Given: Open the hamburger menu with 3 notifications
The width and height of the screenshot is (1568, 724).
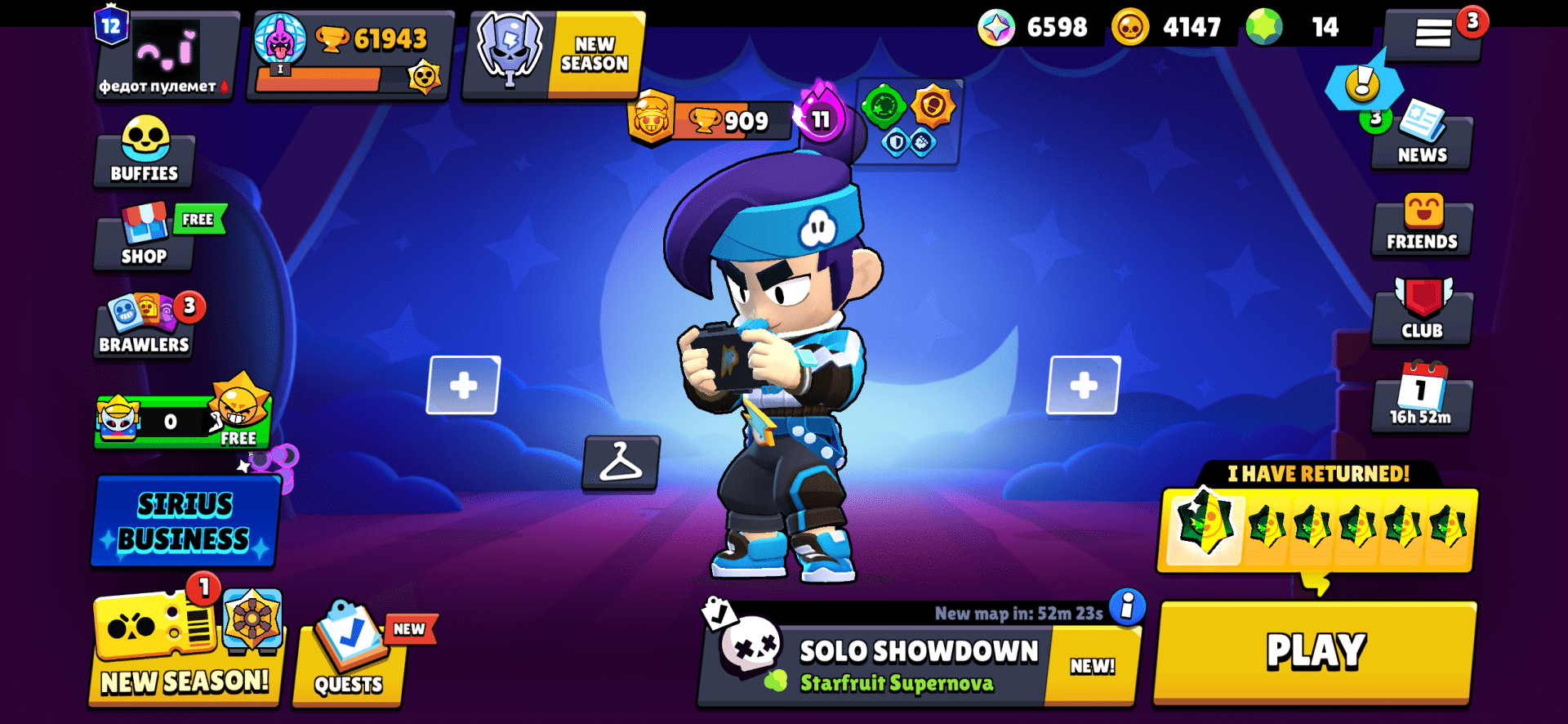Looking at the screenshot, I should 1434,33.
